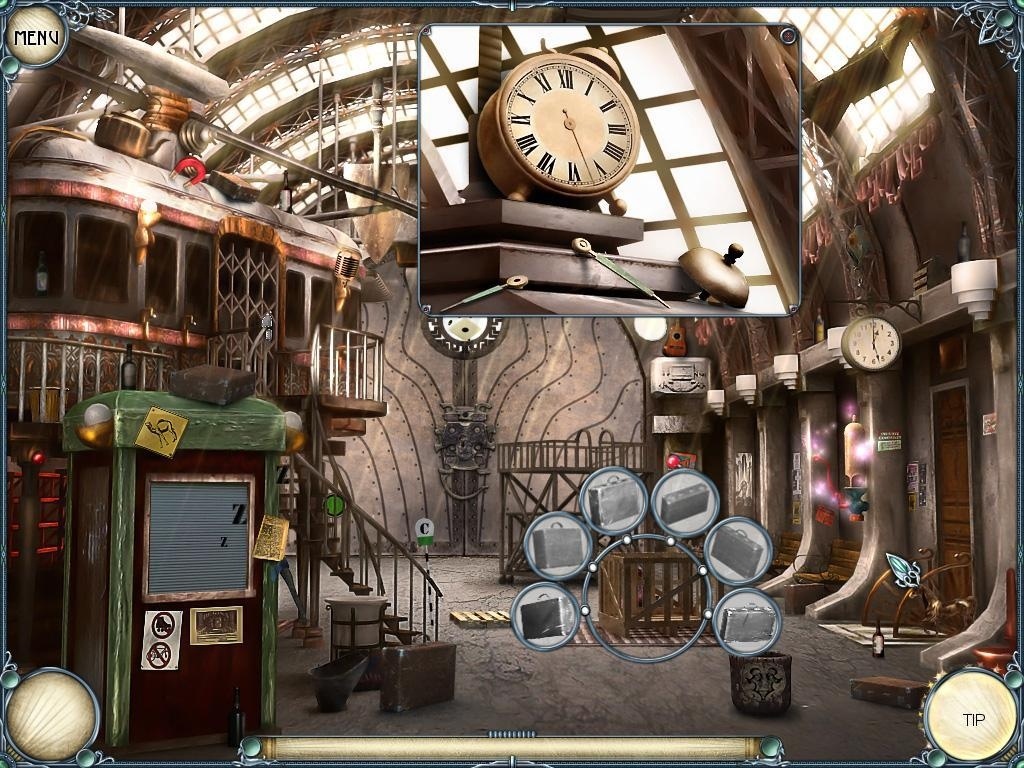Expand the collapsed inventory scroll bar
The height and width of the screenshot is (768, 1024).
[511, 735]
